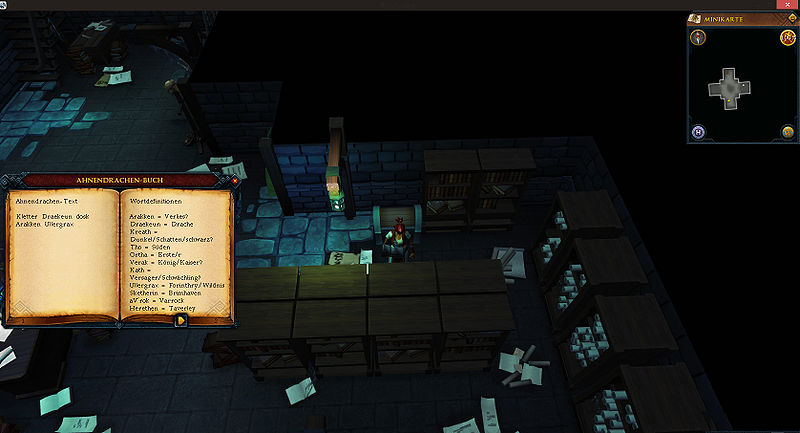Minimize the Minikarte panel with its header button
Image resolution: width=800 pixels, height=433 pixels.
789,19
